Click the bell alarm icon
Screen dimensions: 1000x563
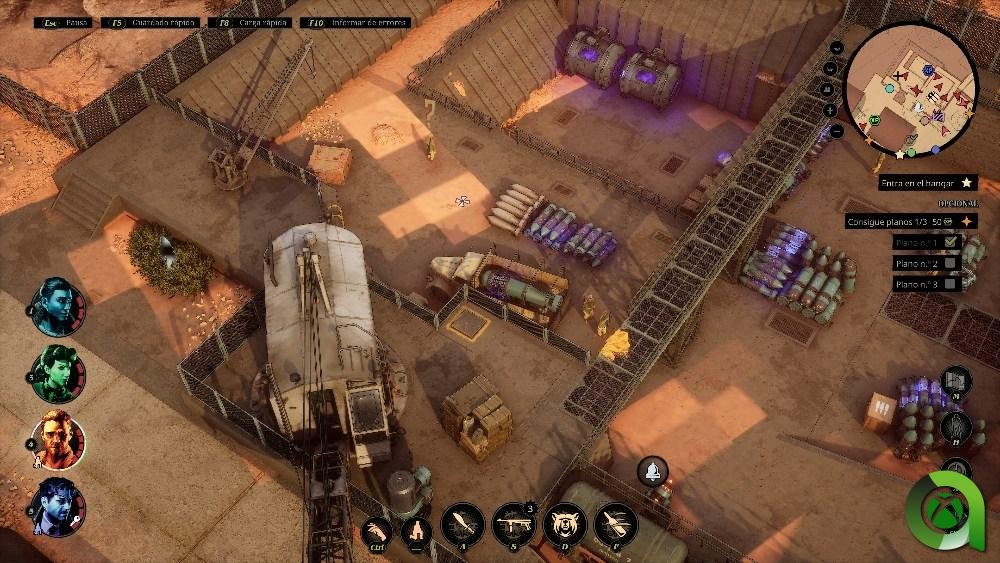[653, 470]
